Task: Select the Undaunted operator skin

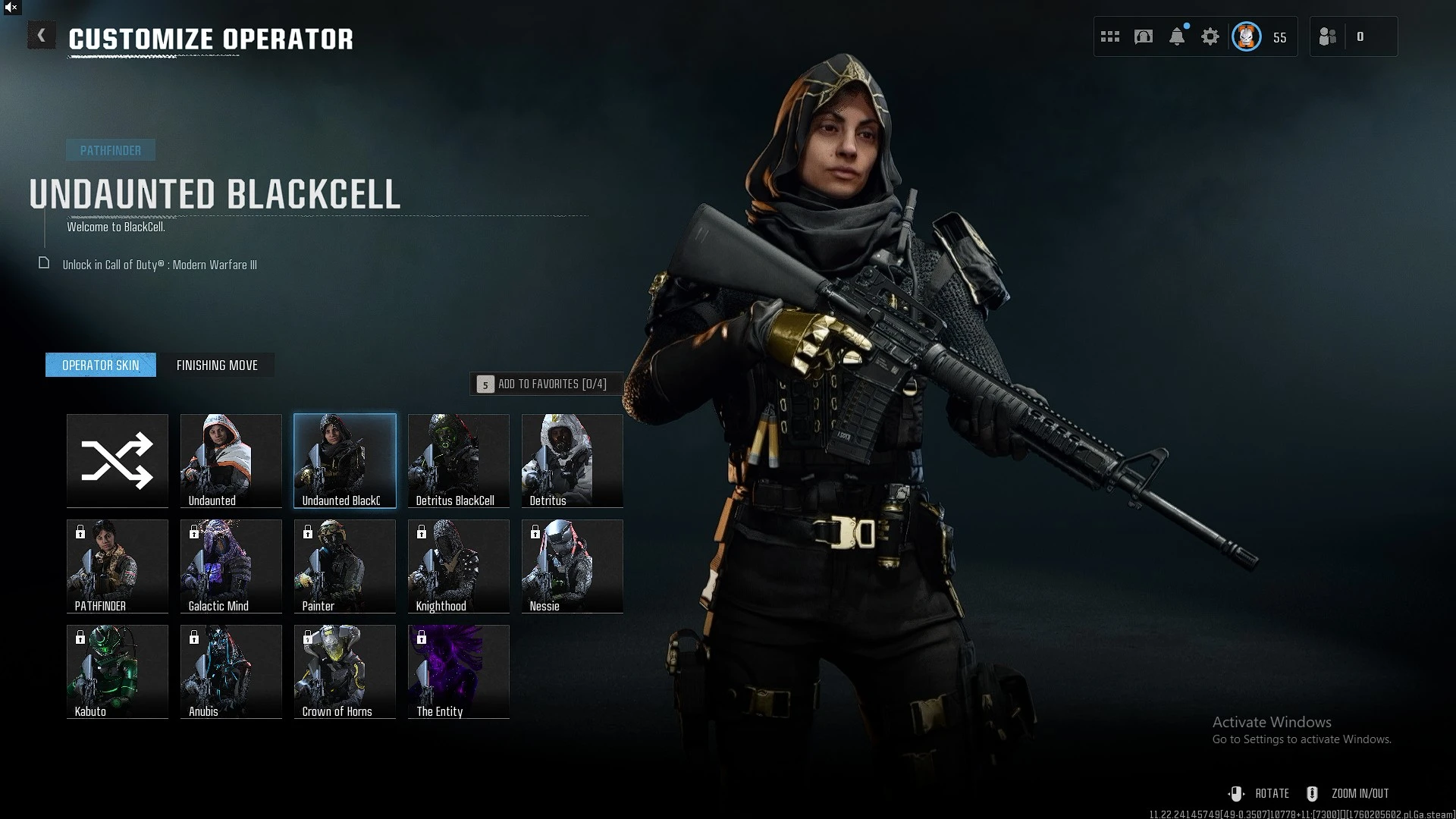Action: tap(231, 460)
